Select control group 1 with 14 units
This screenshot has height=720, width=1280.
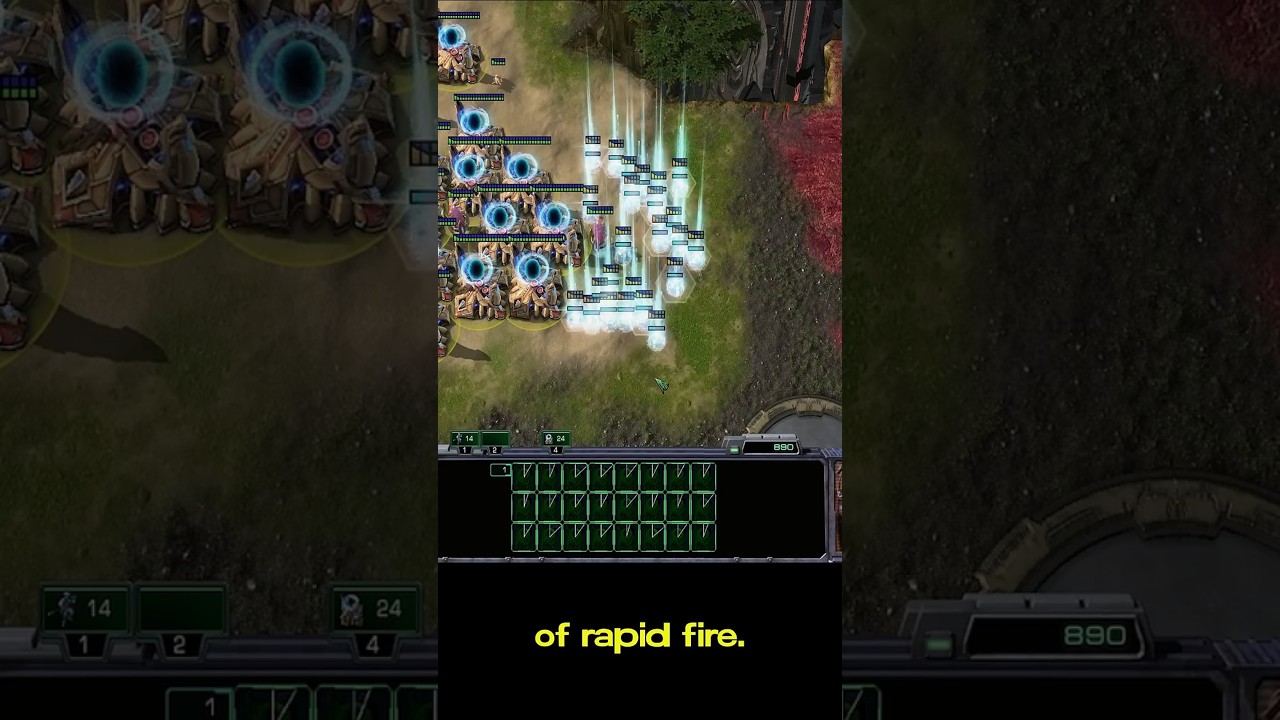point(464,439)
